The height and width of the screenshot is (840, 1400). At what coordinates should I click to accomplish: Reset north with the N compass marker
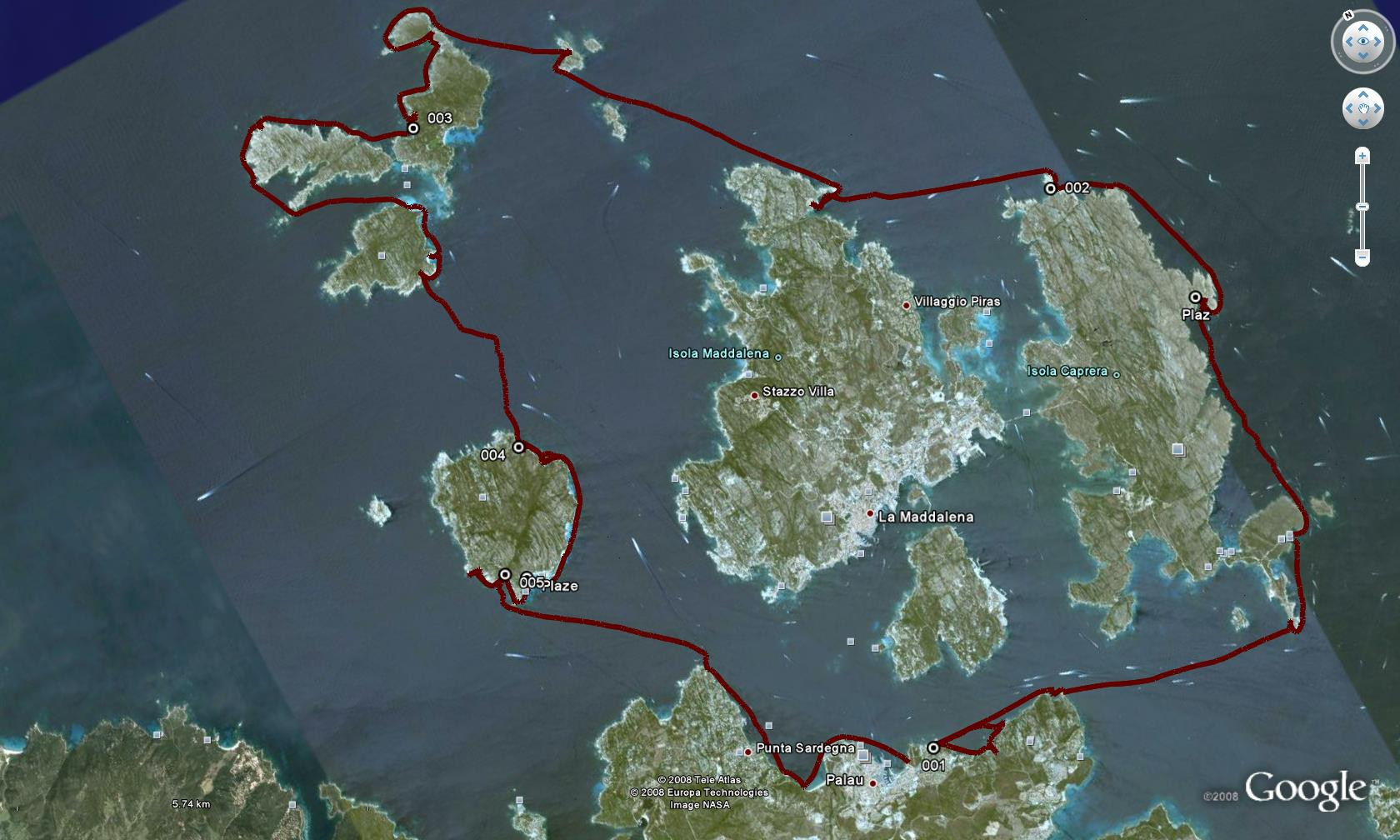[1348, 15]
